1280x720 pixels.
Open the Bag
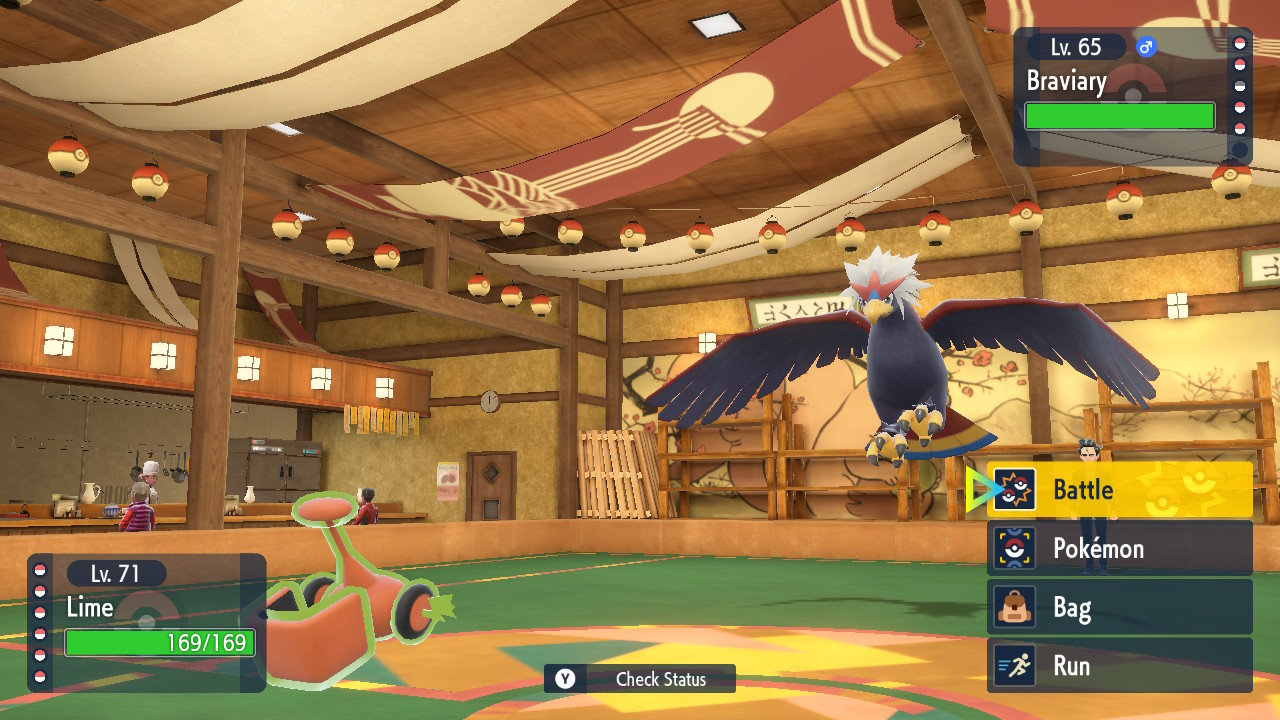coord(1119,607)
